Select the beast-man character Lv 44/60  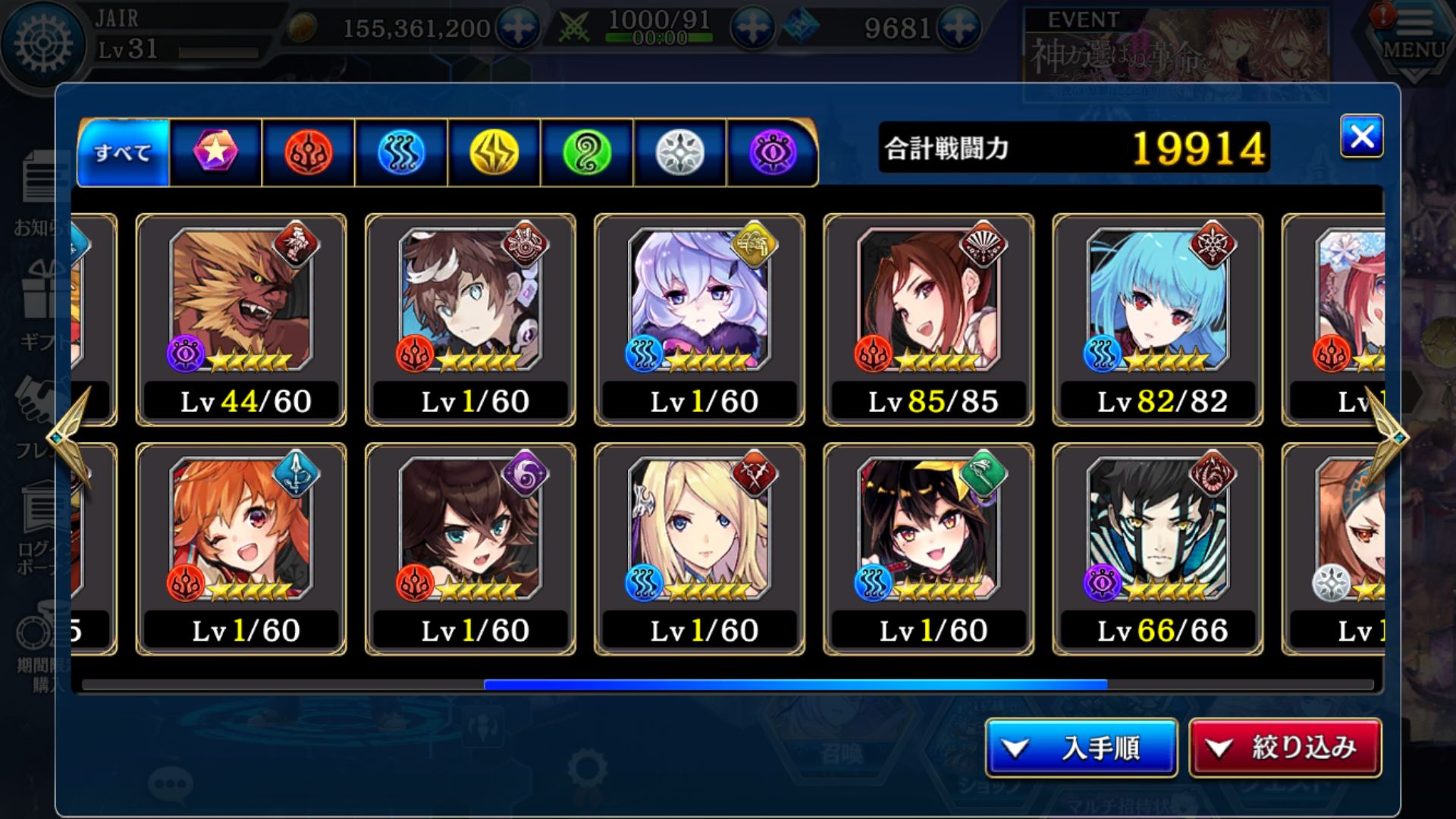click(x=241, y=319)
